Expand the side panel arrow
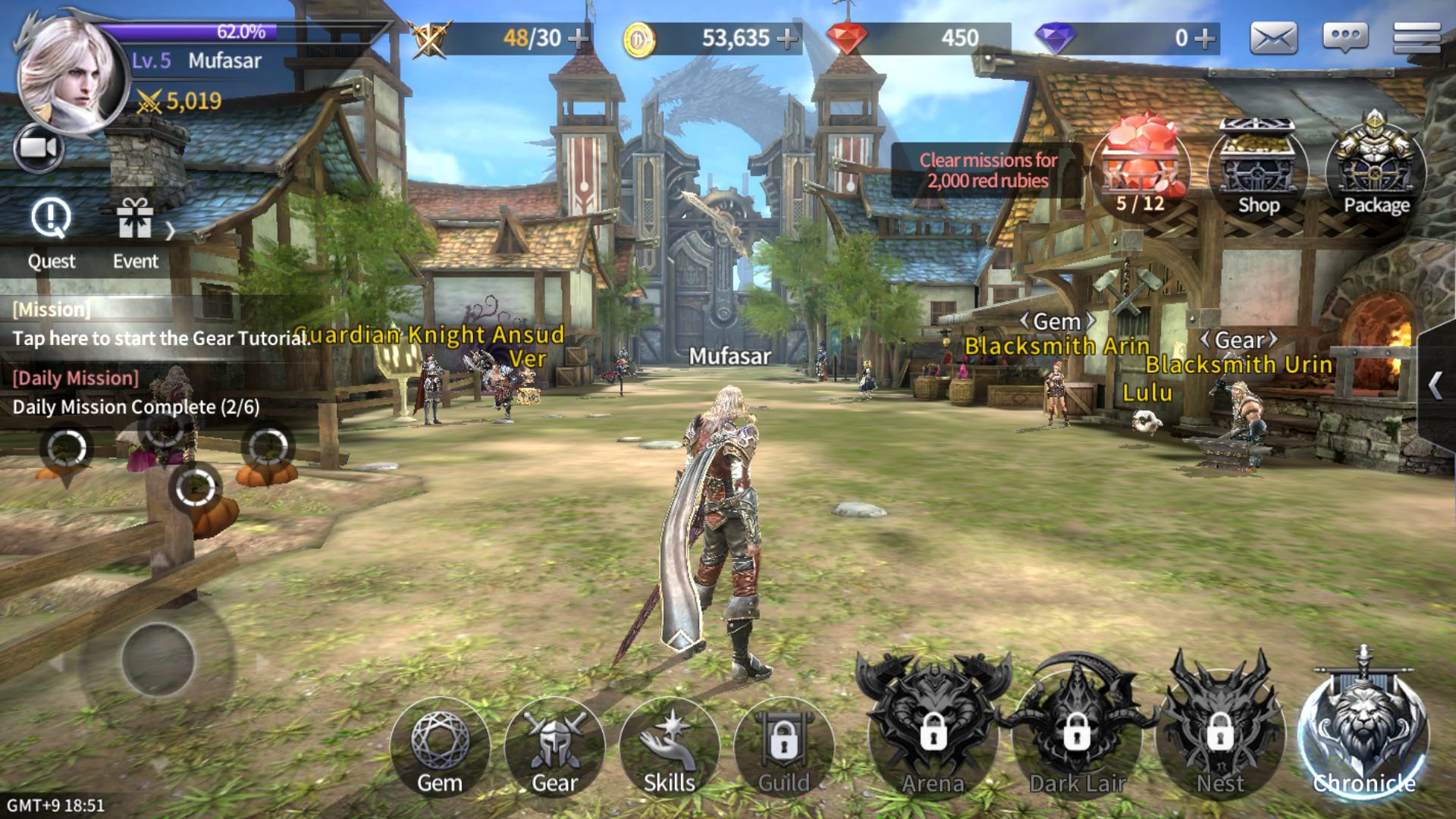Image resolution: width=1456 pixels, height=819 pixels. (x=1435, y=385)
